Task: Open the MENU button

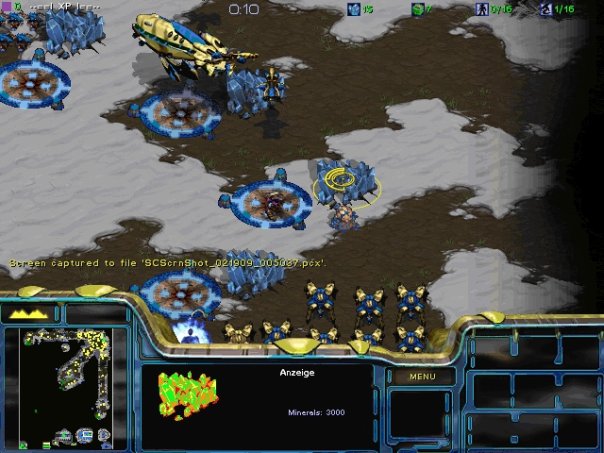Action: pos(422,376)
